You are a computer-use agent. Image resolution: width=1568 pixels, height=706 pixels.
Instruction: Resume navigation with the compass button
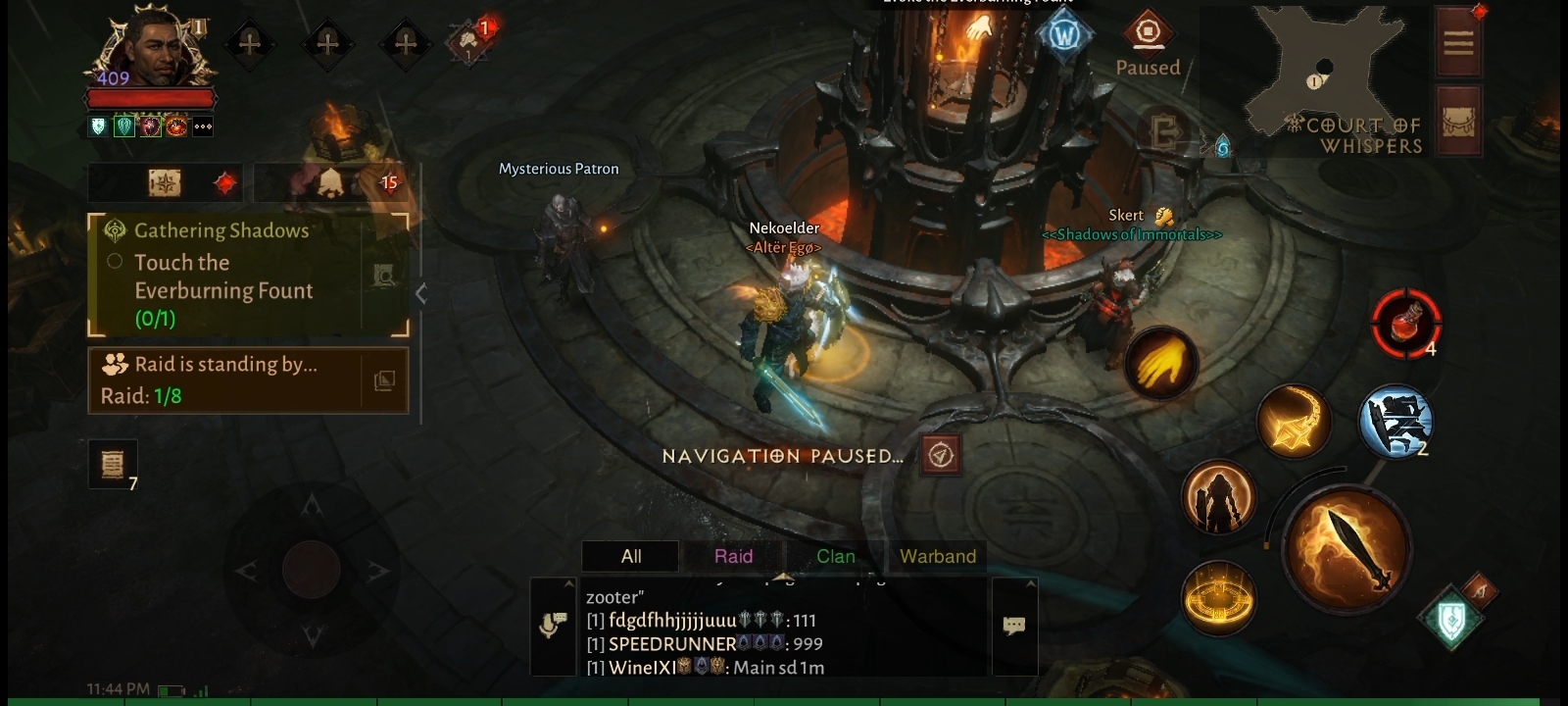tap(941, 455)
